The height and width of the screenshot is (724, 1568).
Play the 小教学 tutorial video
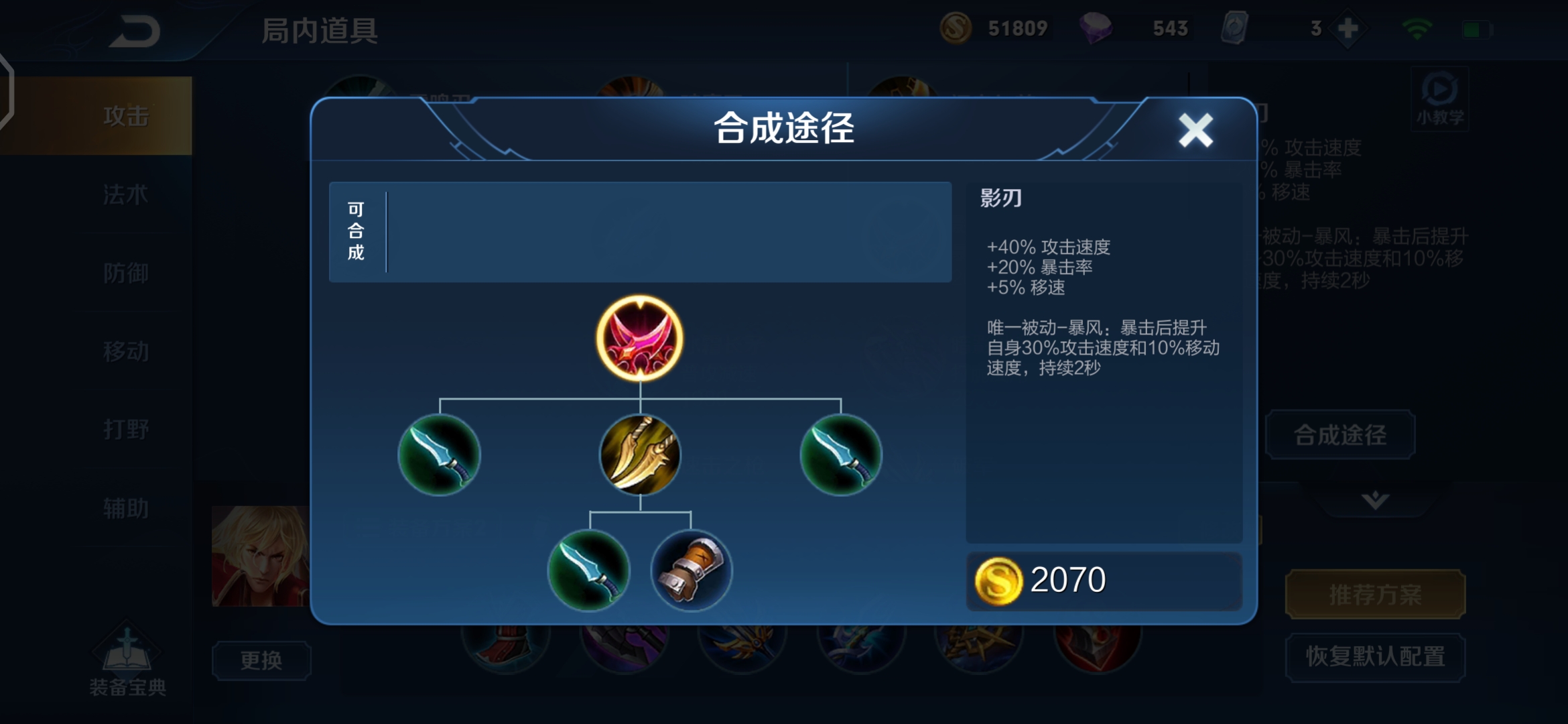point(1438,99)
